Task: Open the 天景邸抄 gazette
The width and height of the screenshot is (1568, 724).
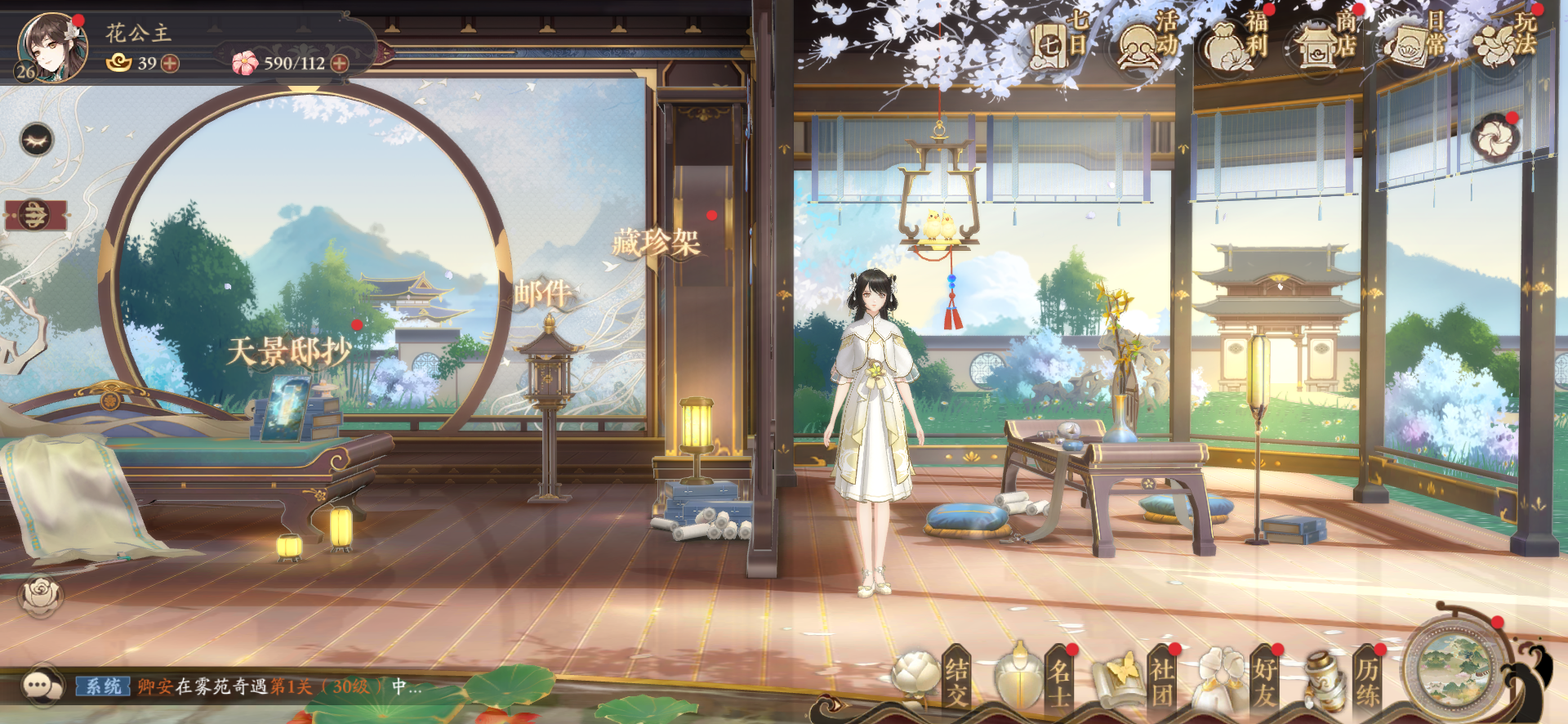Action: [288, 352]
